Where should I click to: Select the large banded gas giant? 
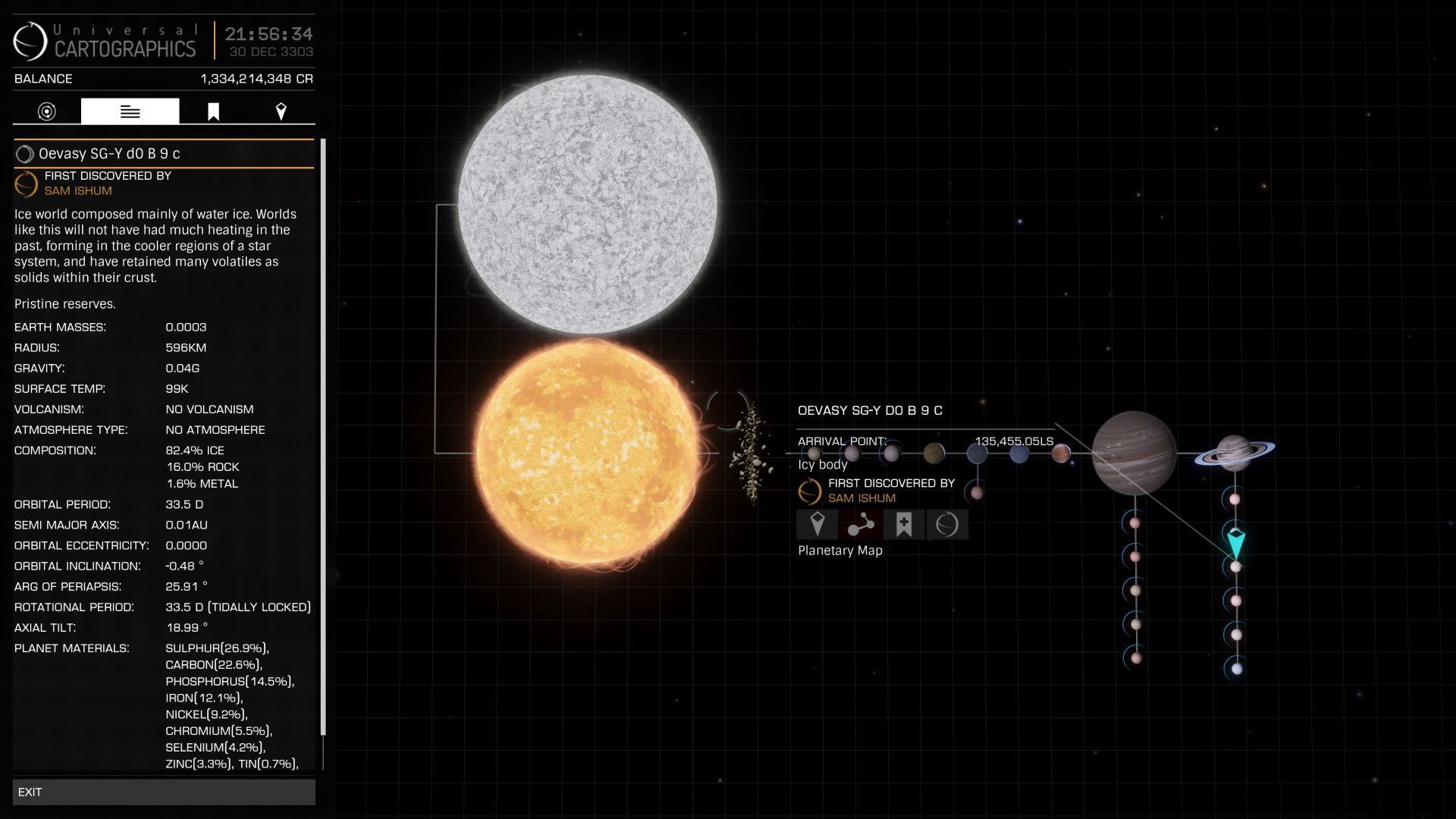(x=1134, y=453)
